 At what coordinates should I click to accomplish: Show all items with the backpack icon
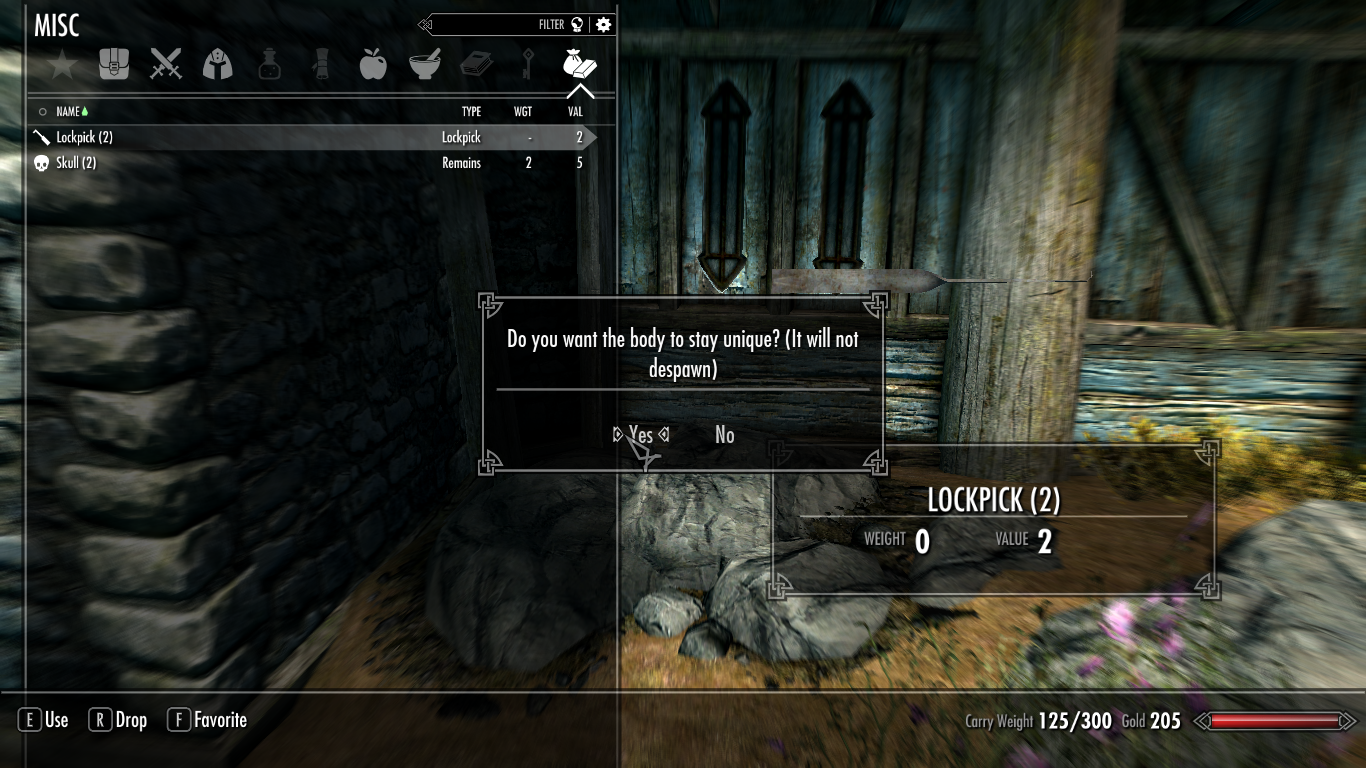(114, 65)
